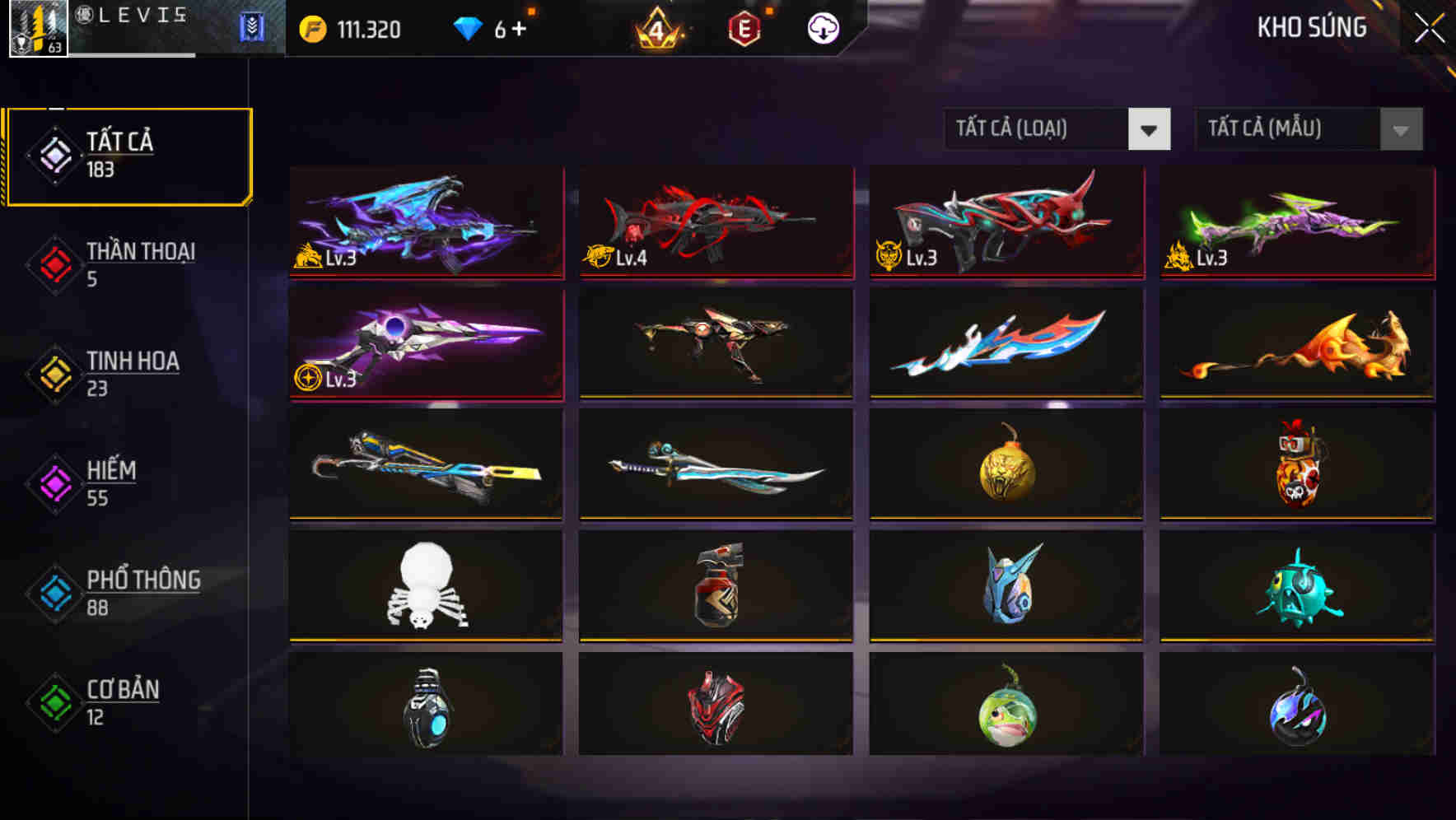Close the KHO SÚNG screen
Image resolution: width=1456 pixels, height=820 pixels.
1429,27
